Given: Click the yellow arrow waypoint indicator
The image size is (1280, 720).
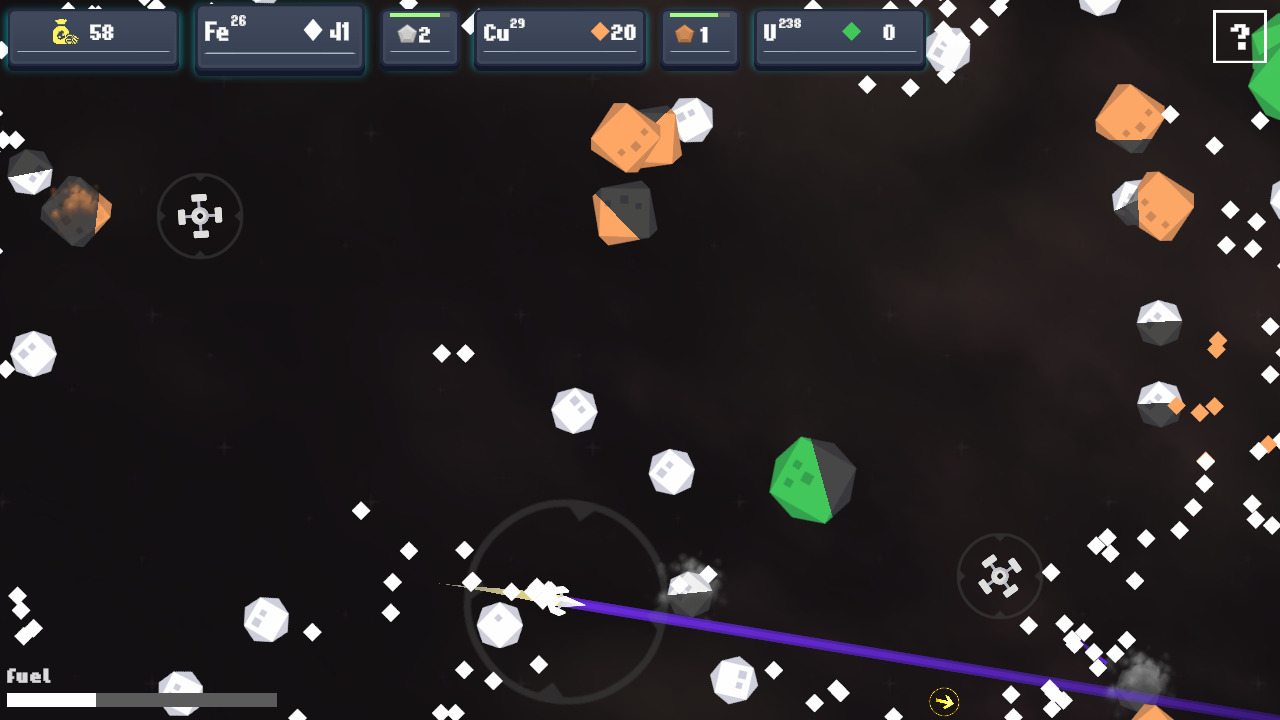Looking at the screenshot, I should 943,703.
